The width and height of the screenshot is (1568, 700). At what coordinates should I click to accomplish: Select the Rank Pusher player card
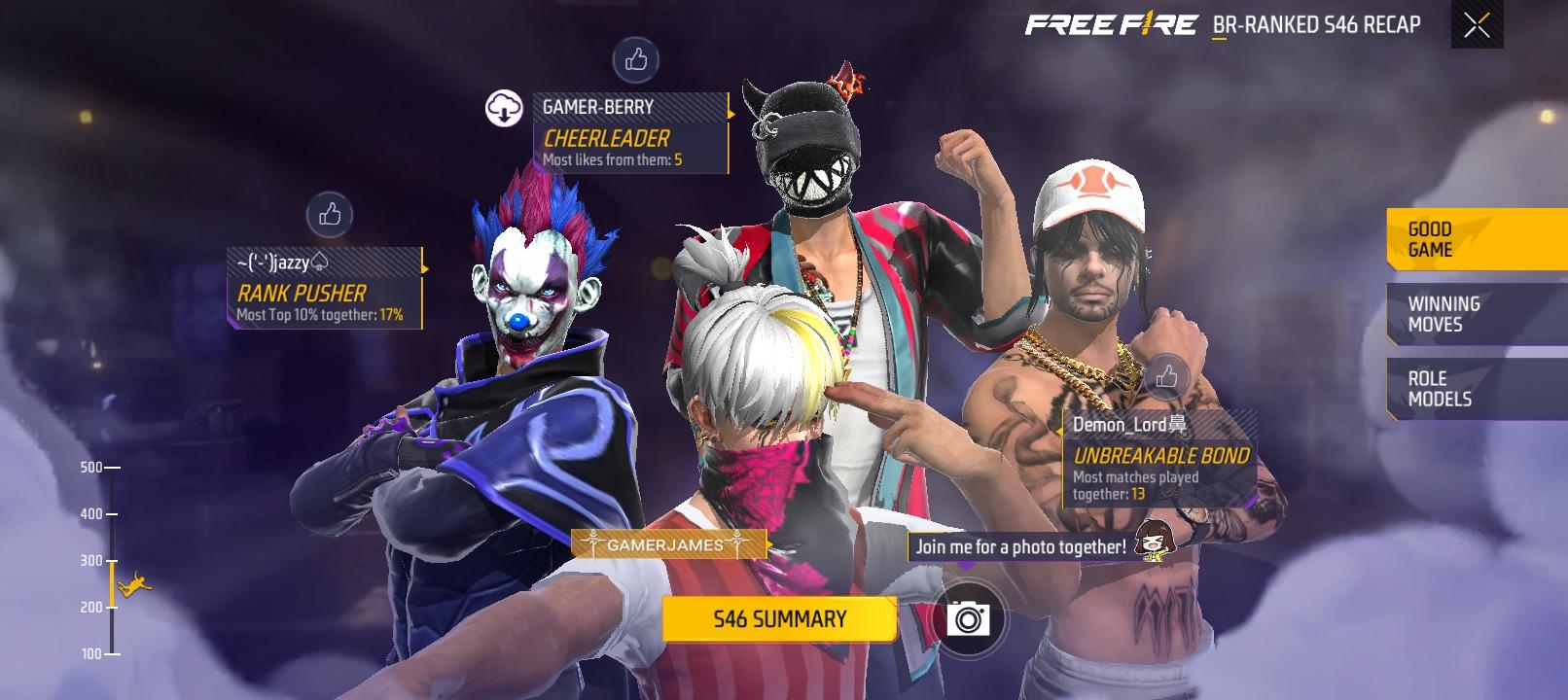(x=325, y=289)
